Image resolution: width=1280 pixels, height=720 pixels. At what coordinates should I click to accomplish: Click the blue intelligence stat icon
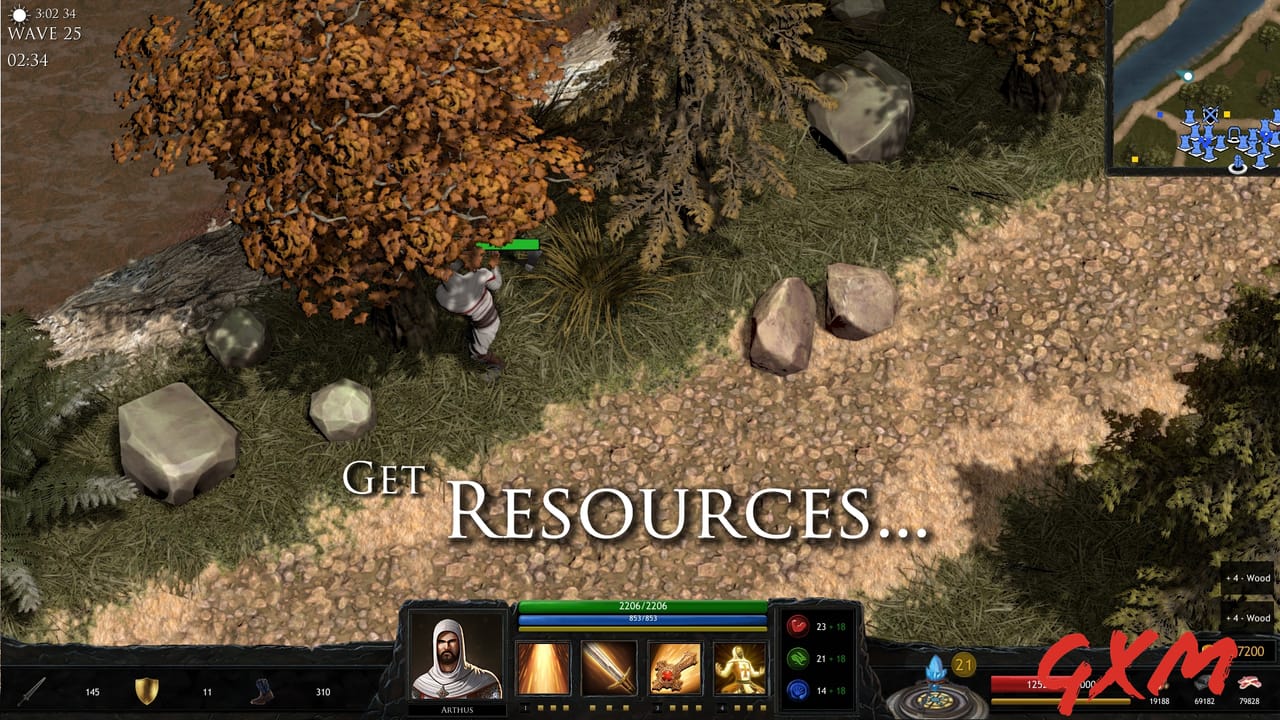tap(796, 688)
